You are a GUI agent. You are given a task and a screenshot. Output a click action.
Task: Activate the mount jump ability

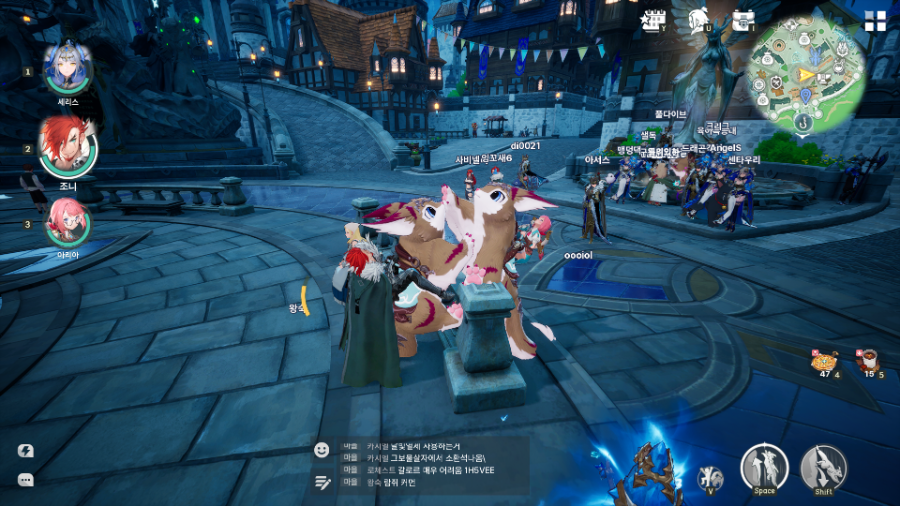(764, 467)
